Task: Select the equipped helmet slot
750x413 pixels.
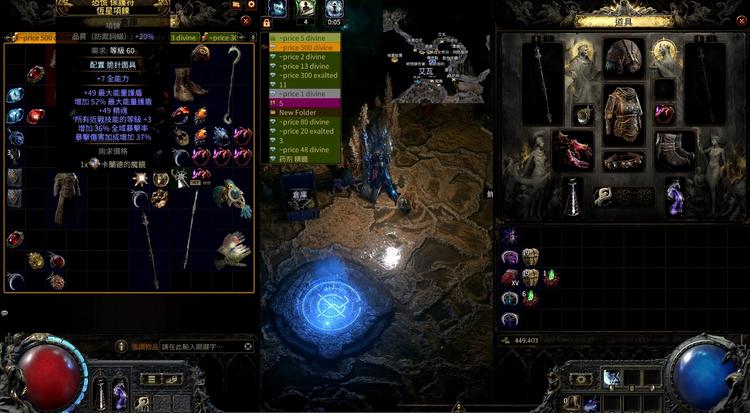Action: coord(623,56)
